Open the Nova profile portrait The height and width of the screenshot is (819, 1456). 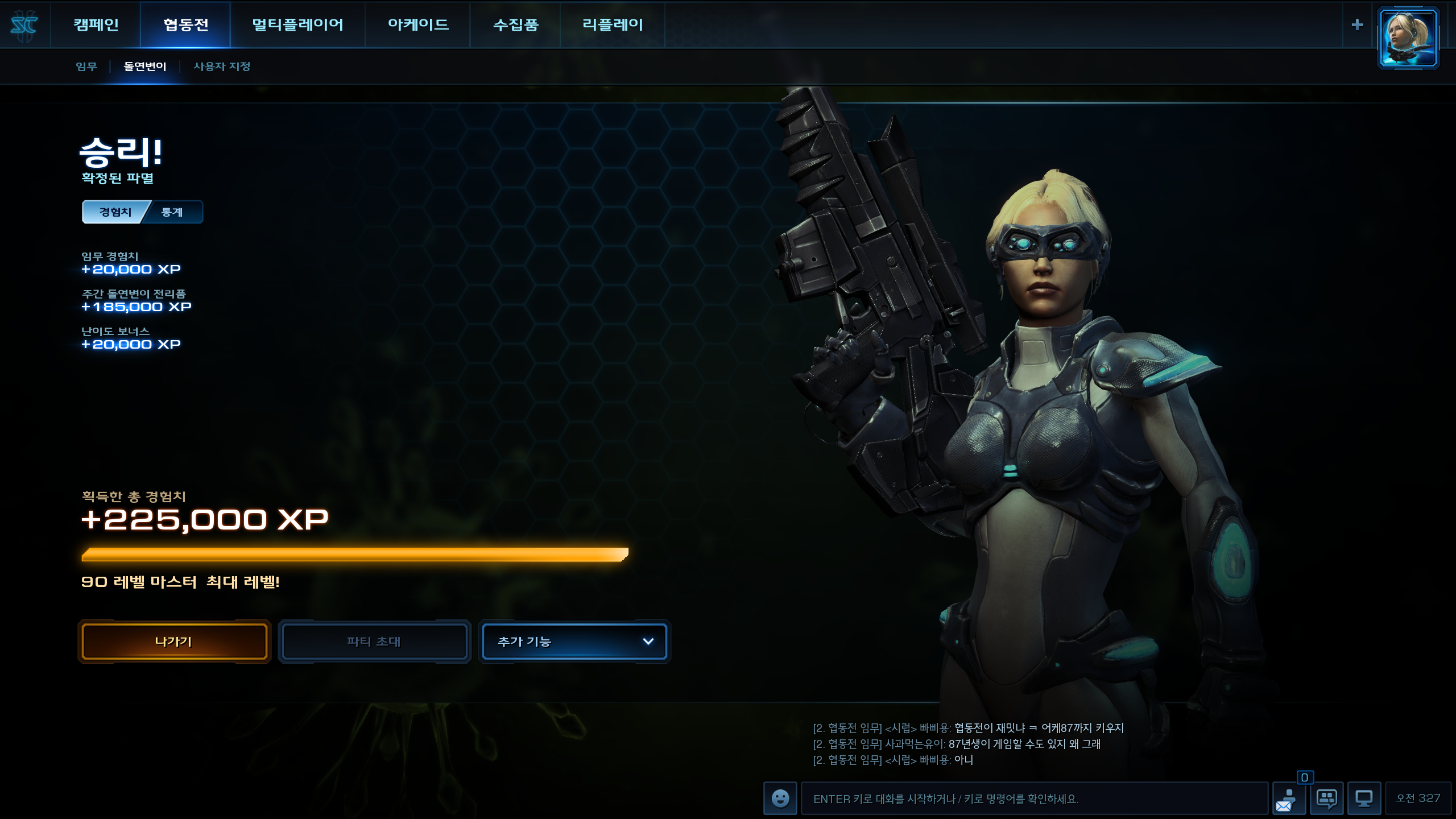click(x=1408, y=38)
